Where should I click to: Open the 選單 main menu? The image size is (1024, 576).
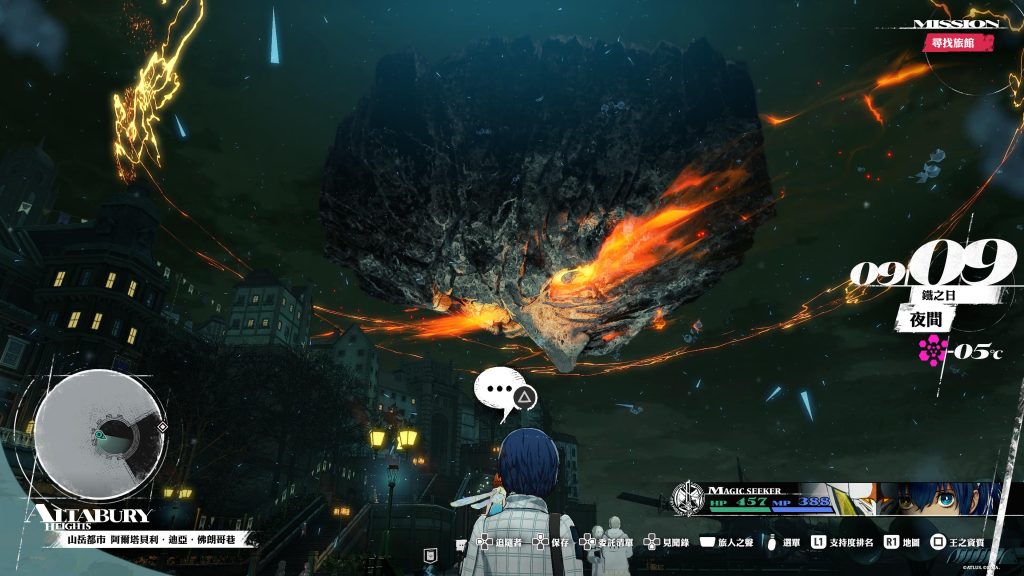(784, 542)
